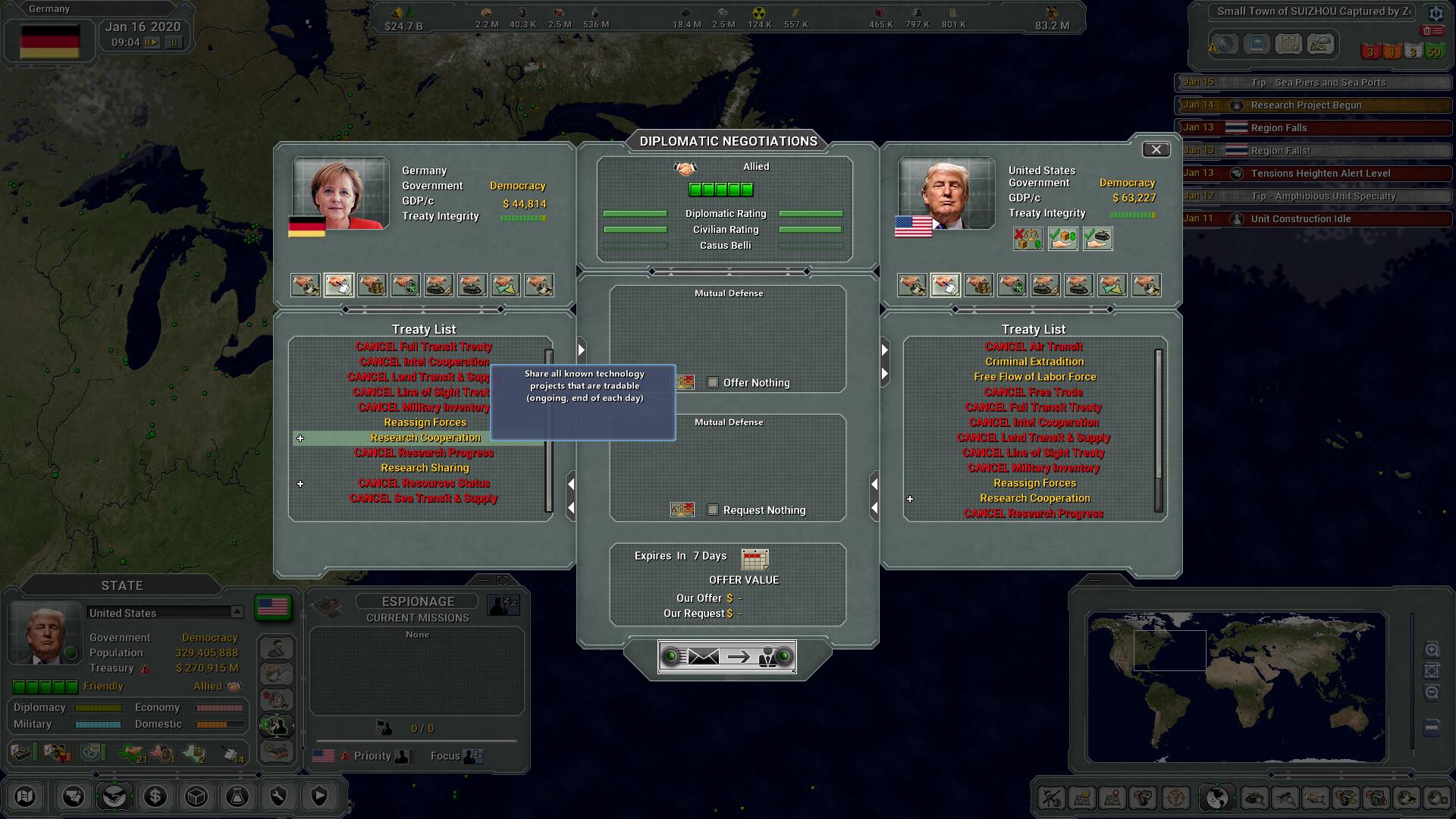Open the Diplomacy handshake icon on bottom toolbar
The width and height of the screenshot is (1456, 819).
coord(115,797)
